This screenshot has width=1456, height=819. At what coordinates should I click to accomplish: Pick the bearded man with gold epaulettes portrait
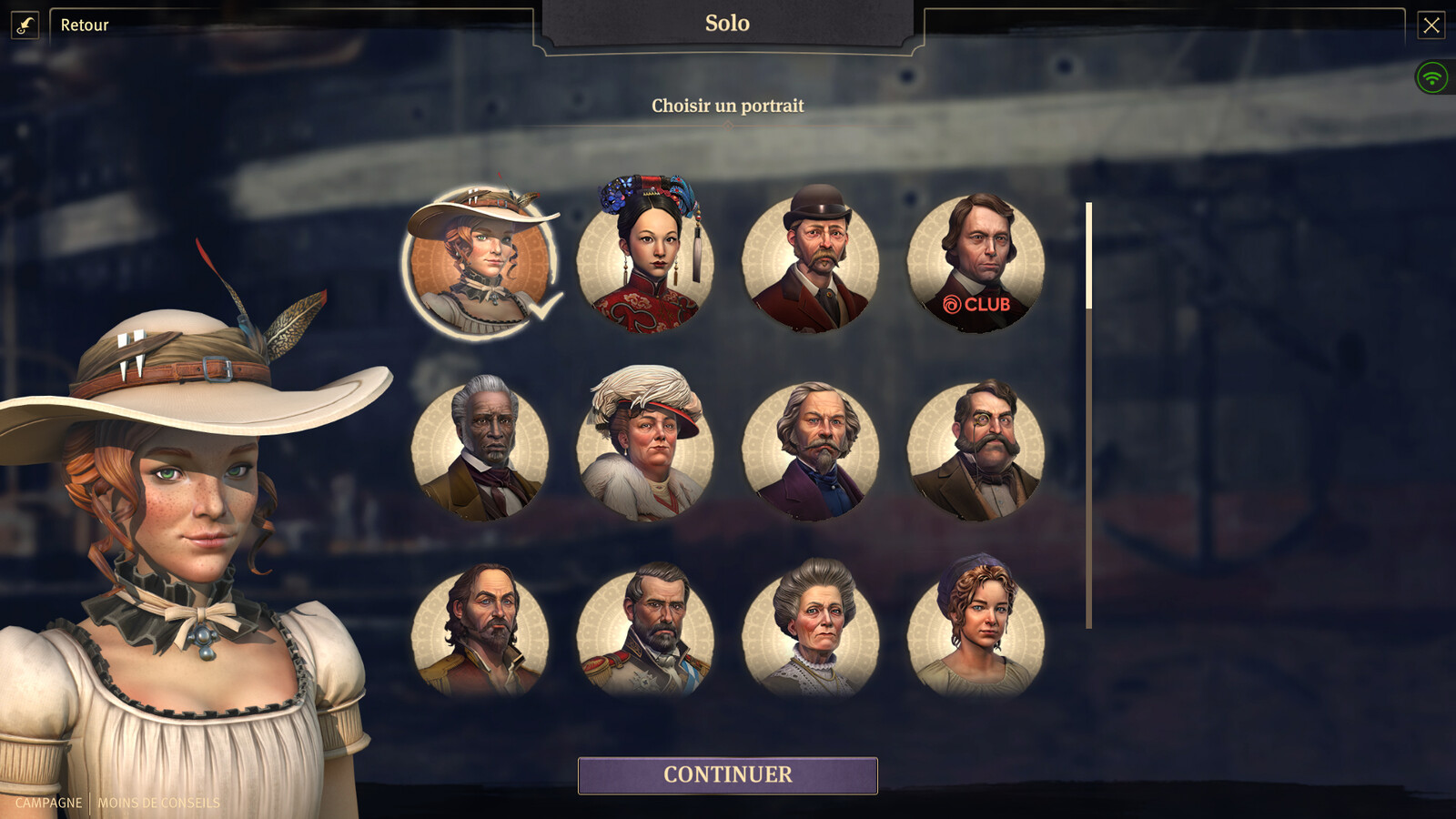480,632
